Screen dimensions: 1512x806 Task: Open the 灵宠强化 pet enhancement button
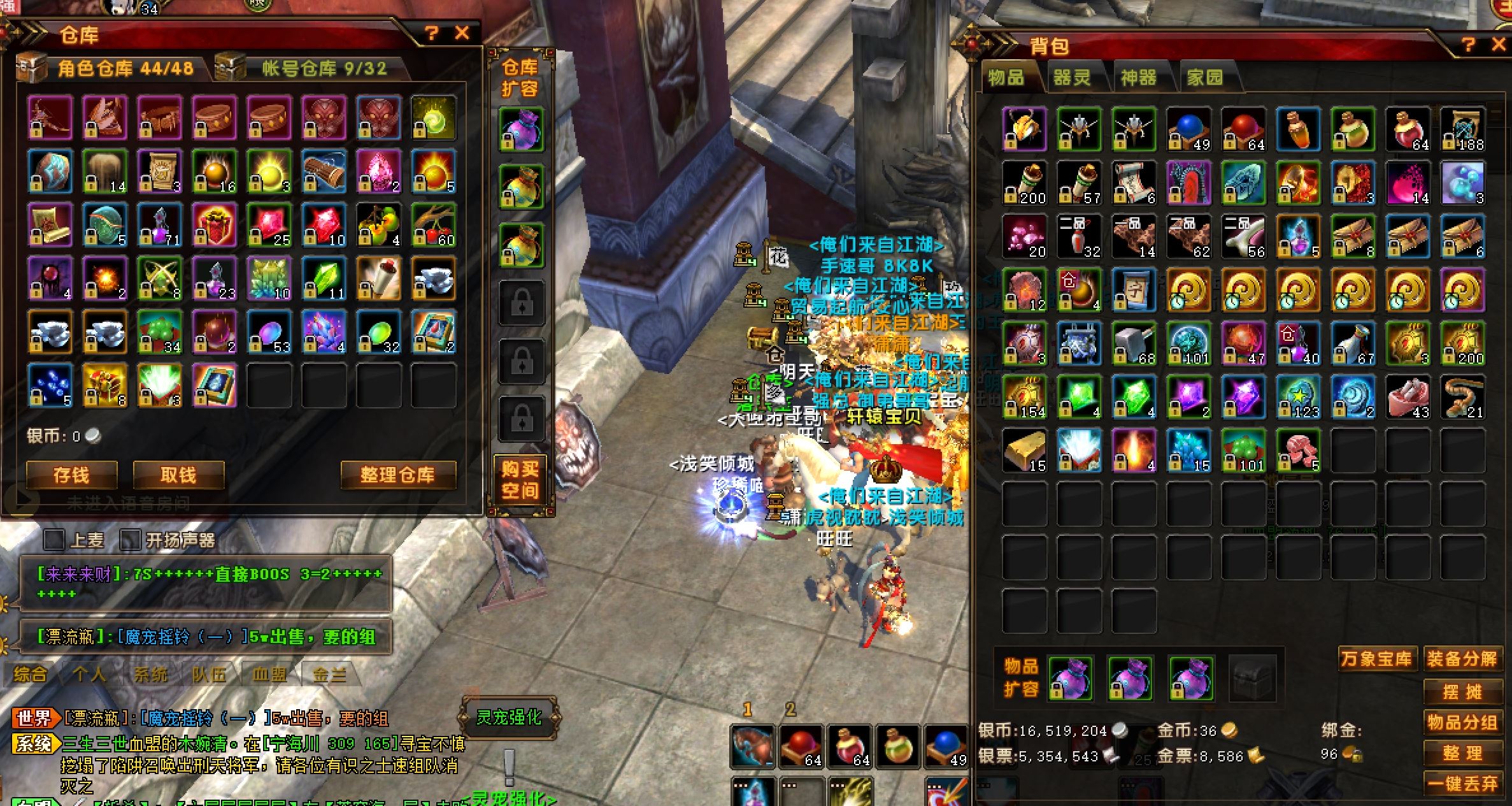pyautogui.click(x=509, y=718)
